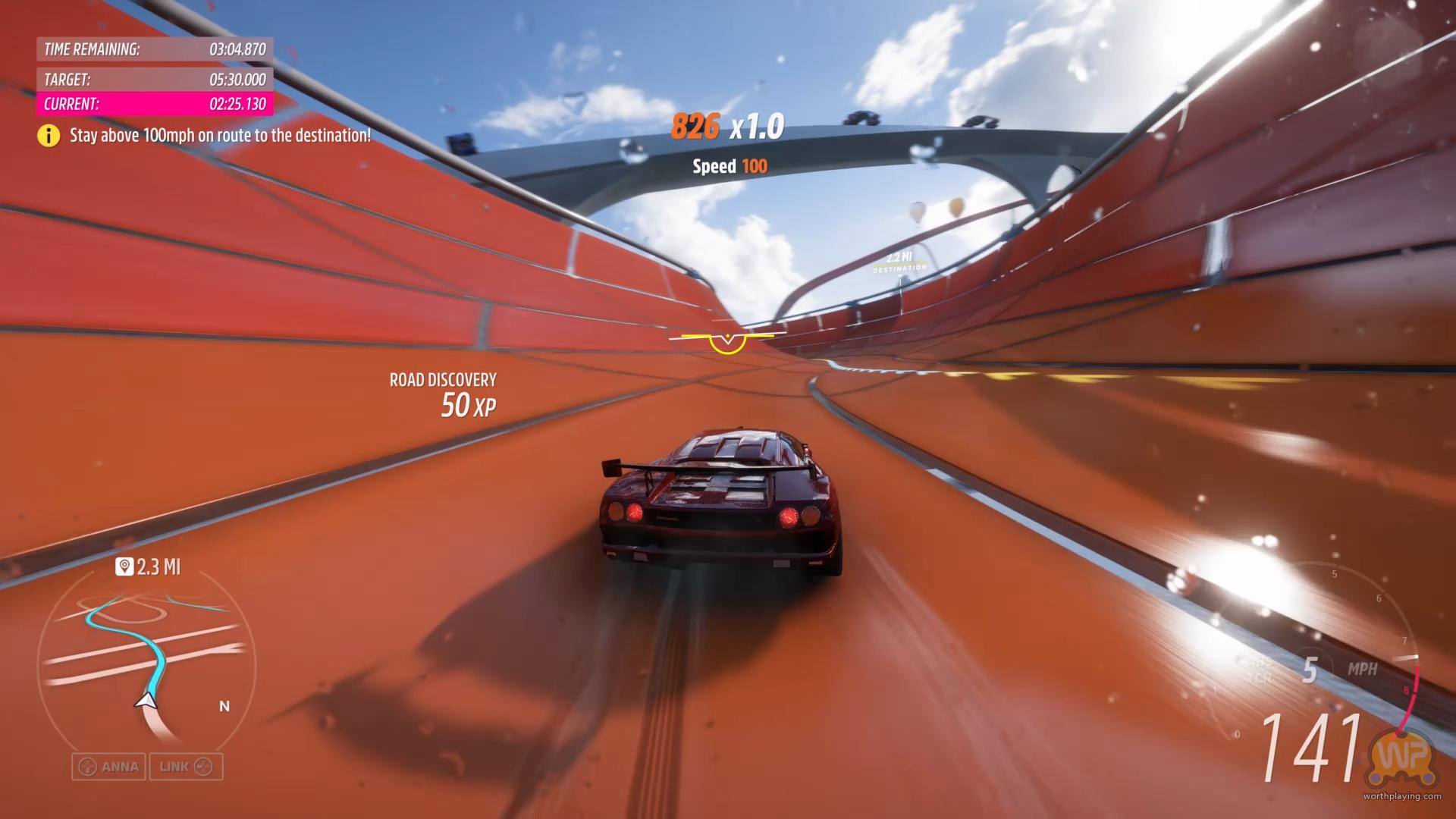
Task: Open the LINK chat shortcut
Action: (x=186, y=767)
